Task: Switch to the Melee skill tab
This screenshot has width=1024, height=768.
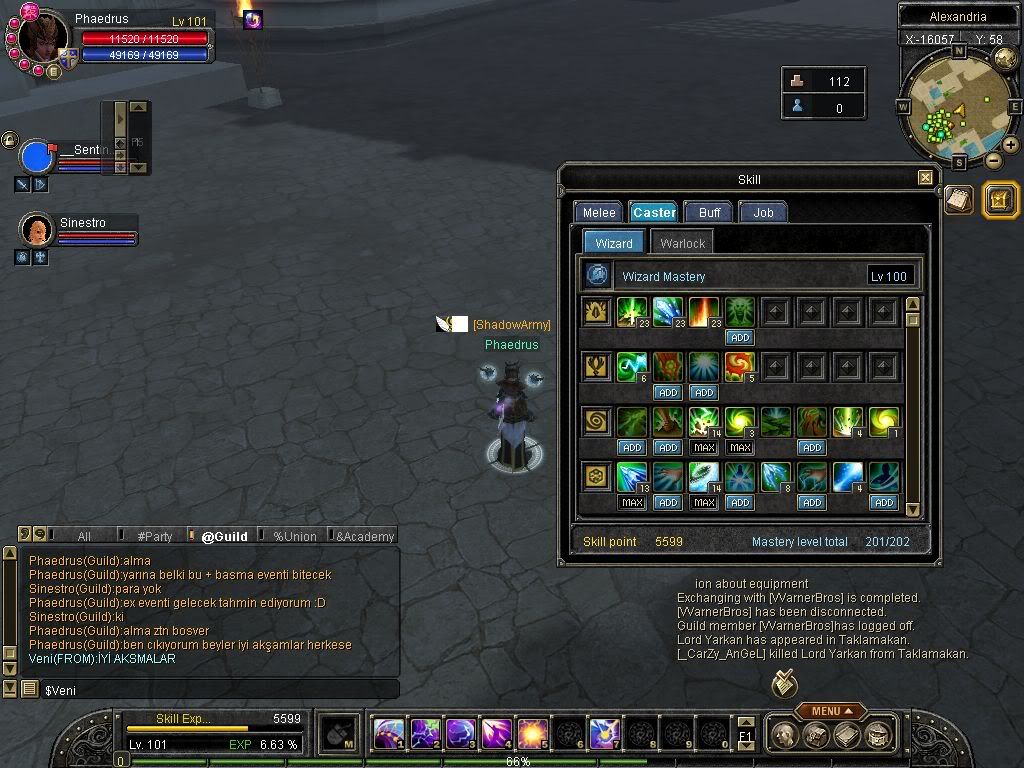Action: click(x=599, y=212)
